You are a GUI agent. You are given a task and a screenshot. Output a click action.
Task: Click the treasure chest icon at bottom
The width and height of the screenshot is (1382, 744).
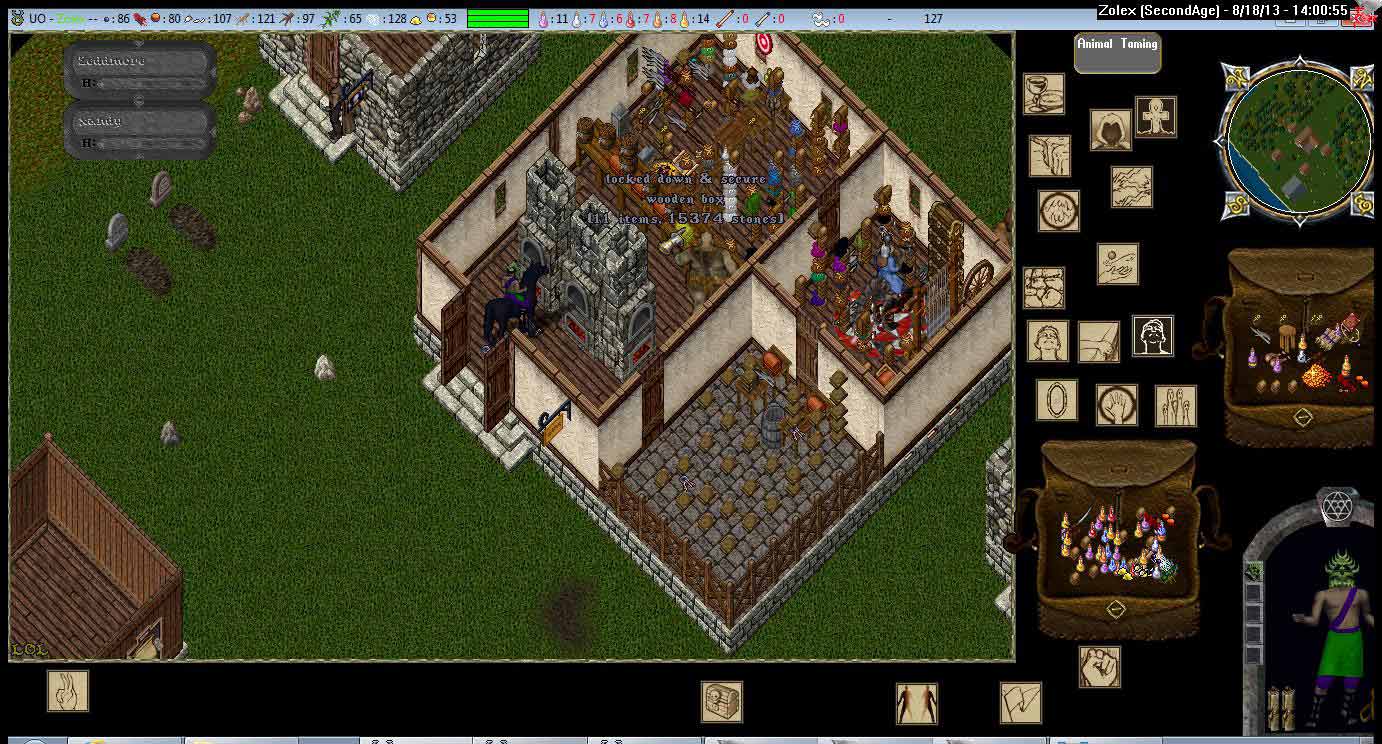click(x=721, y=701)
